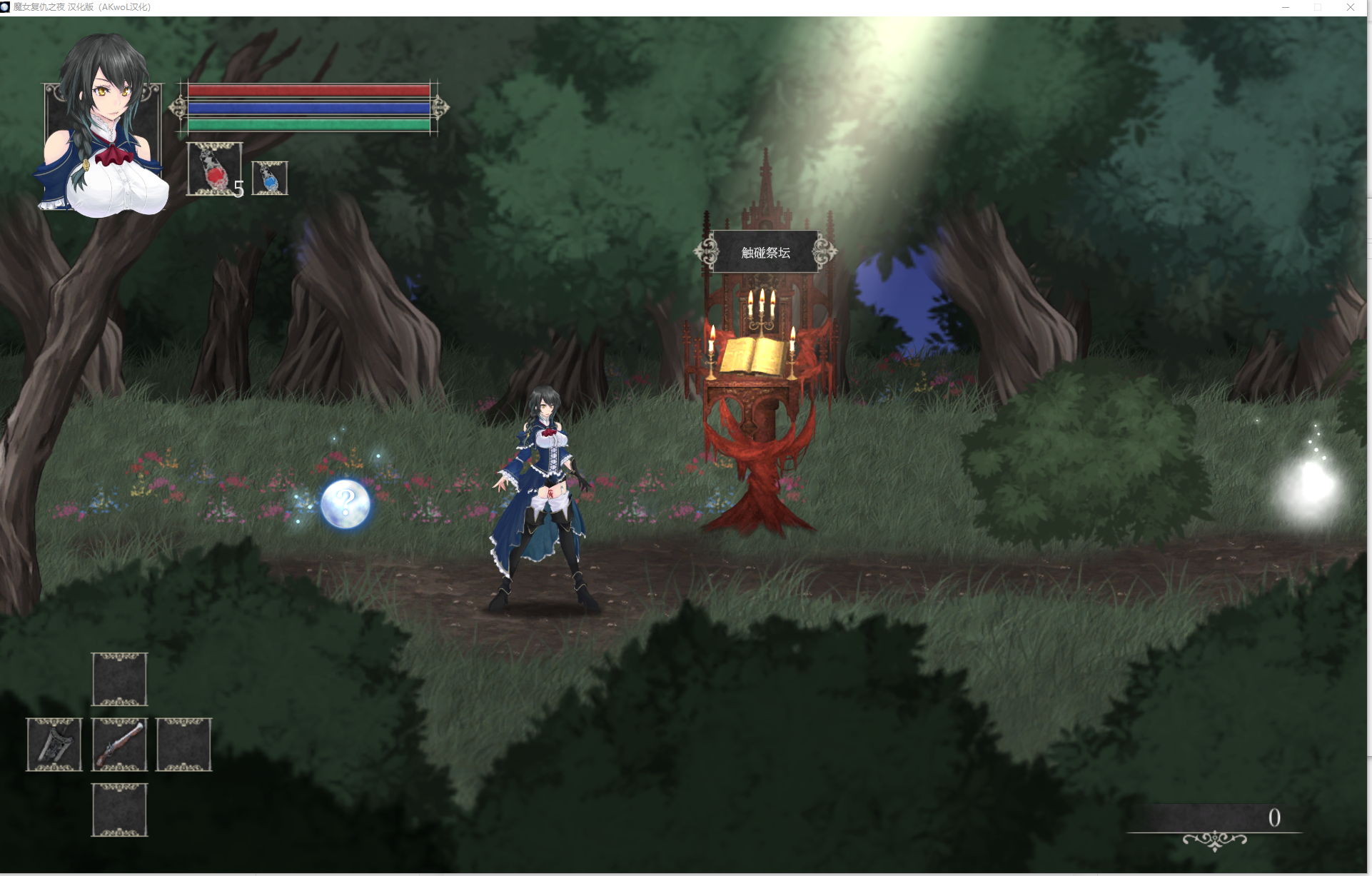Screen dimensions: 1372x876
Task: Click the blue mana bar
Action: (307, 108)
